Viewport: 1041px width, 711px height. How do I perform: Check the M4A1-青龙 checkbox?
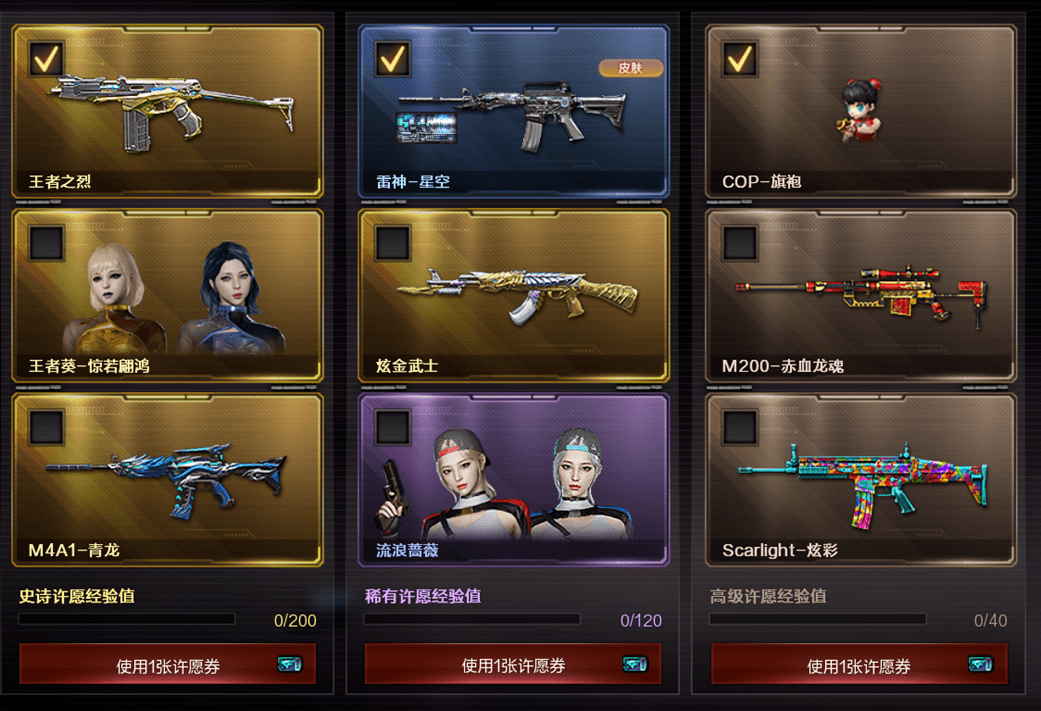[46, 427]
